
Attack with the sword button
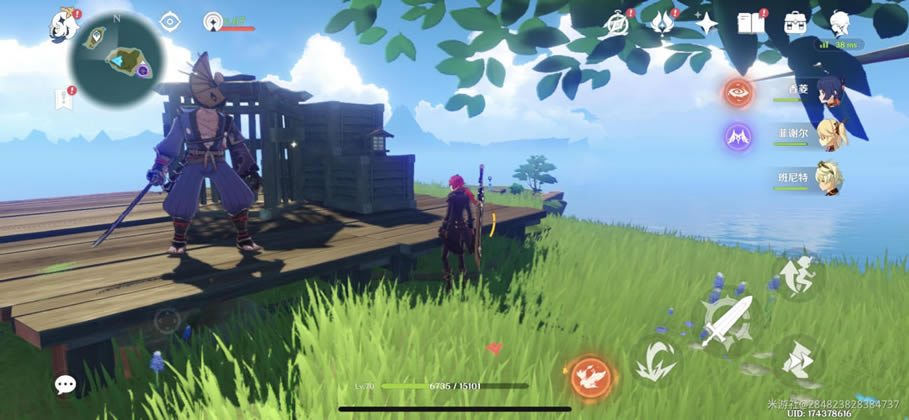(x=726, y=322)
